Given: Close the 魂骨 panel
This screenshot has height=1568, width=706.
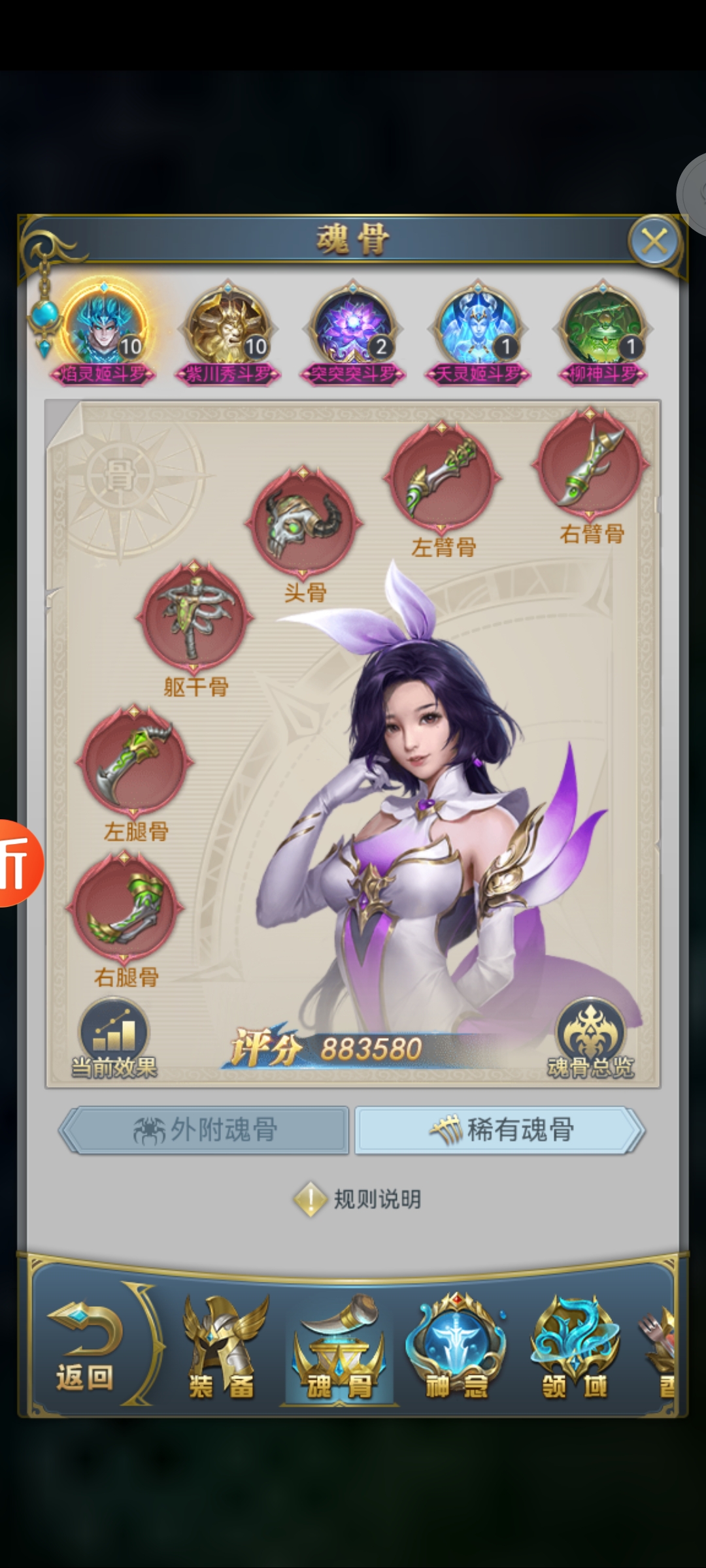Looking at the screenshot, I should pos(654,242).
